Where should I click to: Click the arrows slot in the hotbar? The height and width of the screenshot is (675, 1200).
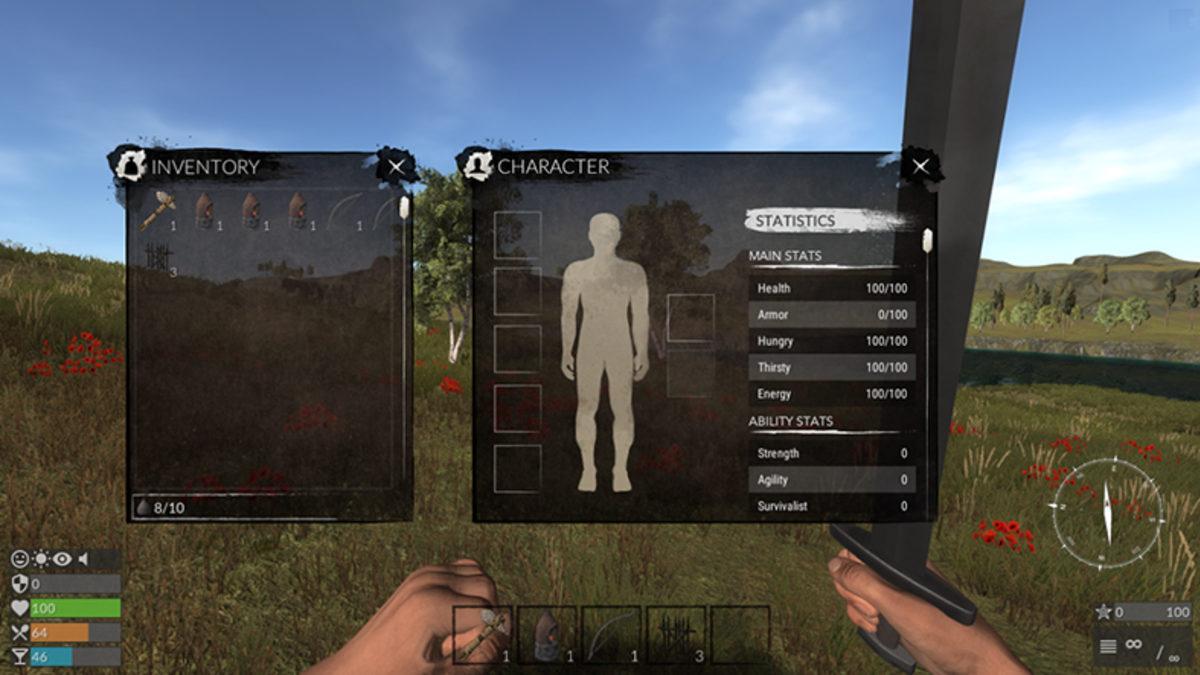[676, 635]
